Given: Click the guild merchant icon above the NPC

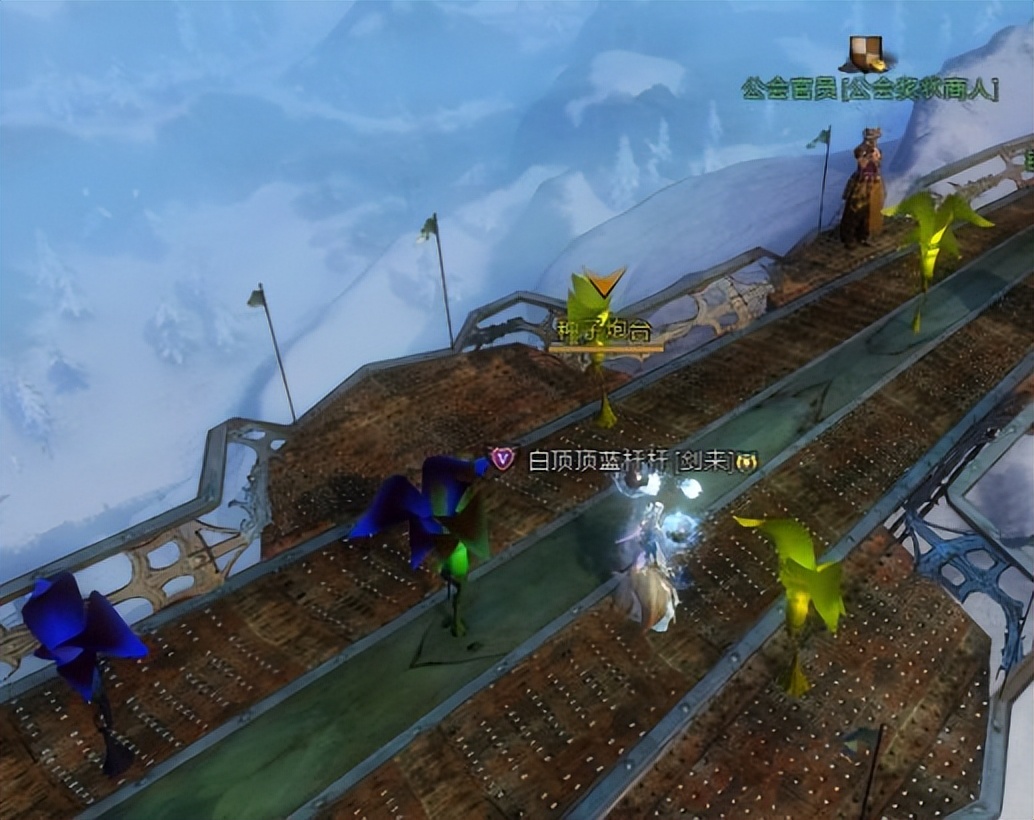Looking at the screenshot, I should pyautogui.click(x=868, y=53).
